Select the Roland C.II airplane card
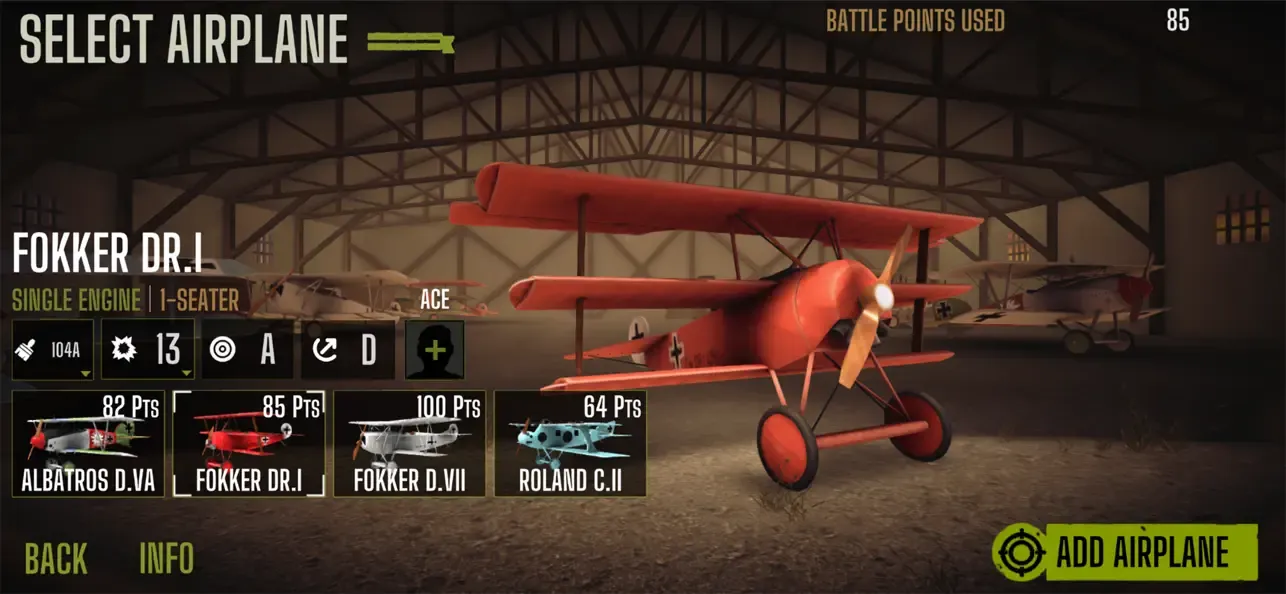Viewport: 1286px width, 594px height. (570, 445)
